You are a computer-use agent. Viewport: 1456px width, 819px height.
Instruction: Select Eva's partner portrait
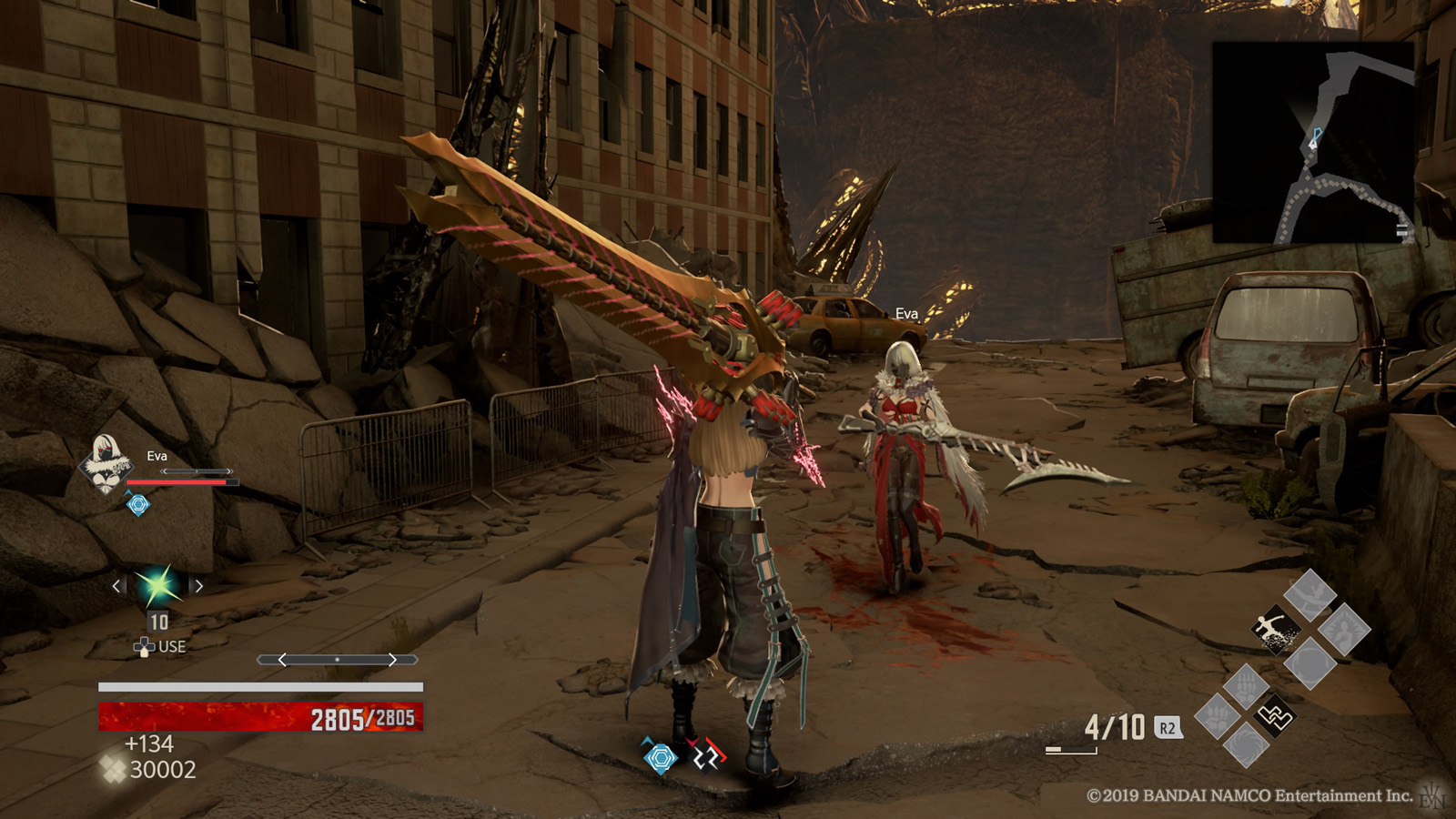105,462
